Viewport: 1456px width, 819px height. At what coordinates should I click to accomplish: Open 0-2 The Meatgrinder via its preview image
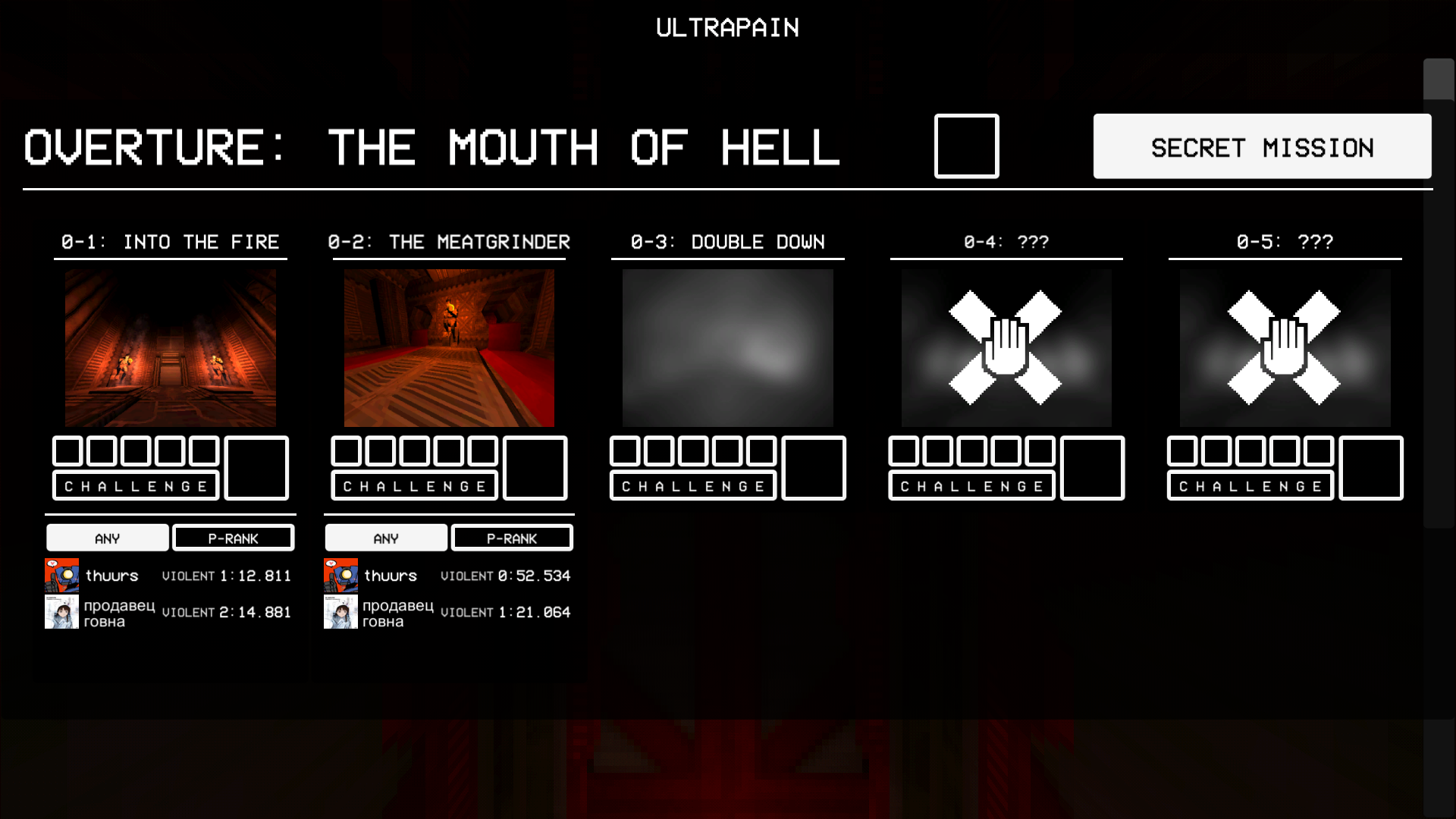pos(449,347)
